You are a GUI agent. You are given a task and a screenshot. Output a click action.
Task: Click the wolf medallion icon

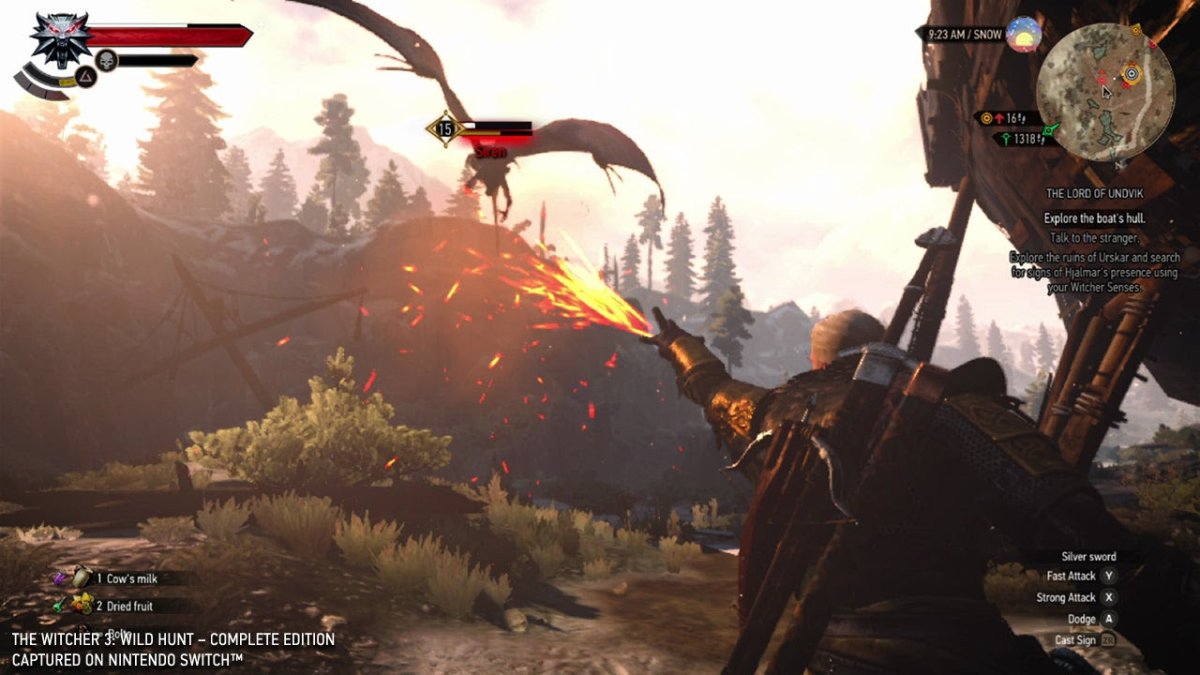click(61, 38)
